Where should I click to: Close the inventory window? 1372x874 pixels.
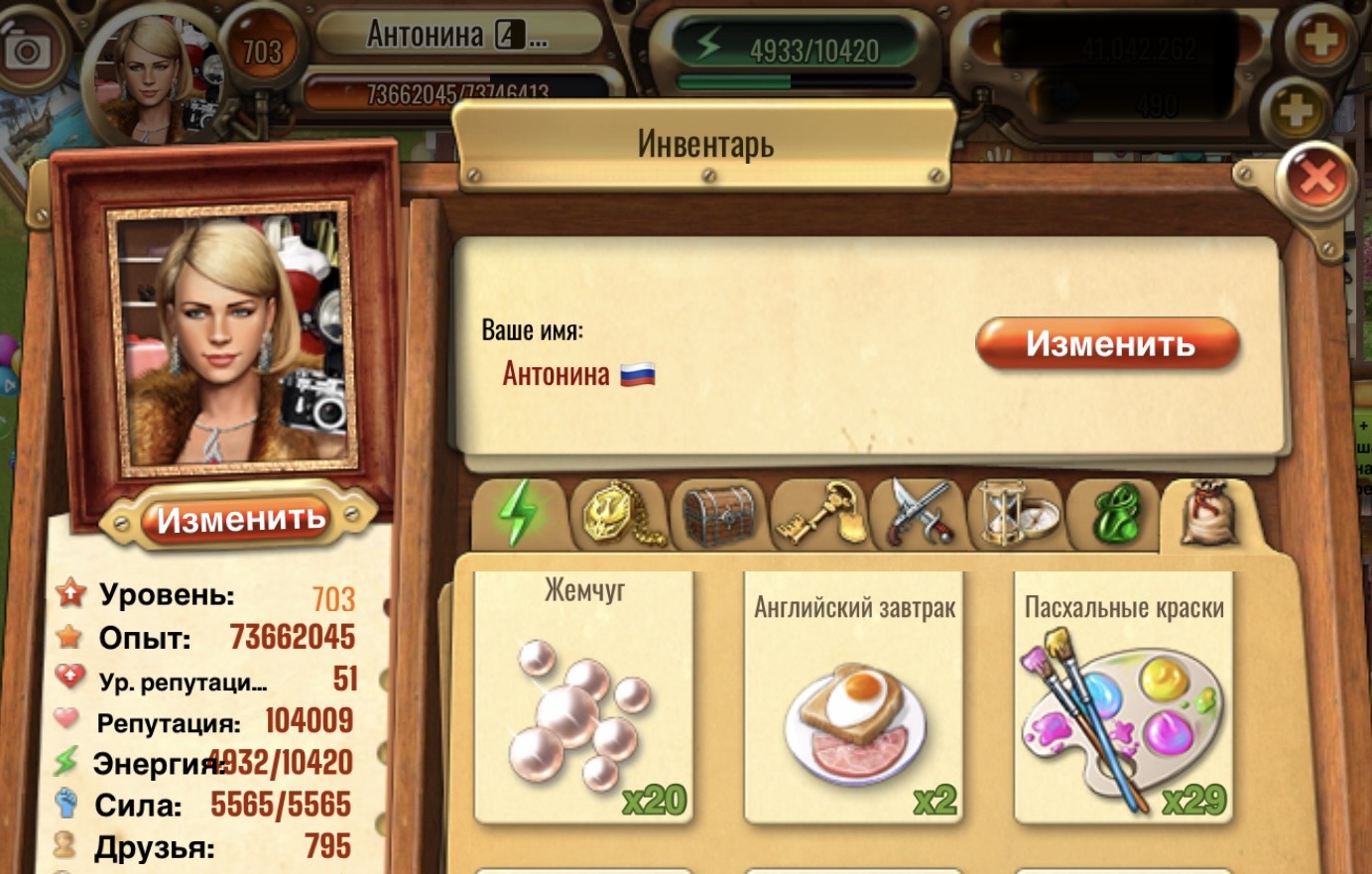[1315, 179]
